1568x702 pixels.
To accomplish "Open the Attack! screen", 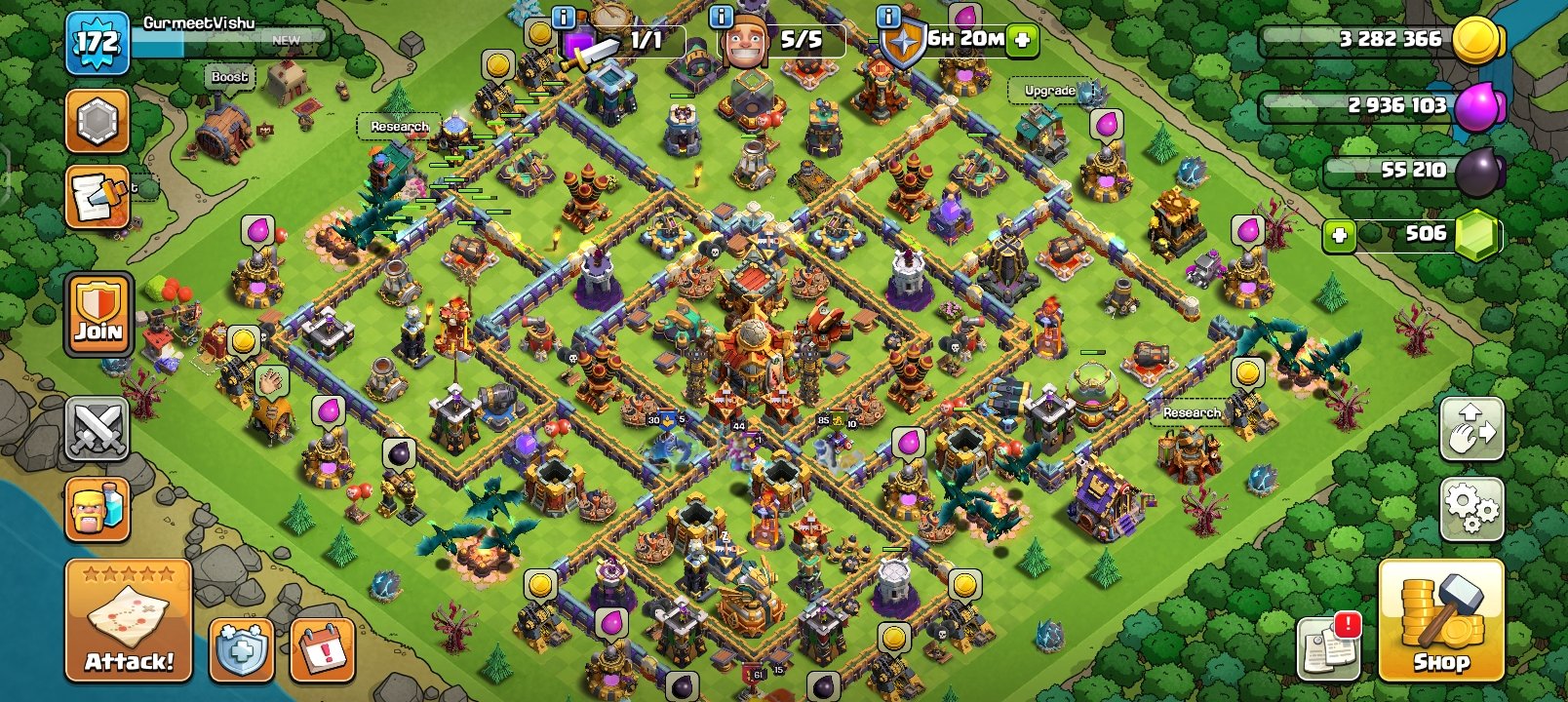I will pos(127,619).
